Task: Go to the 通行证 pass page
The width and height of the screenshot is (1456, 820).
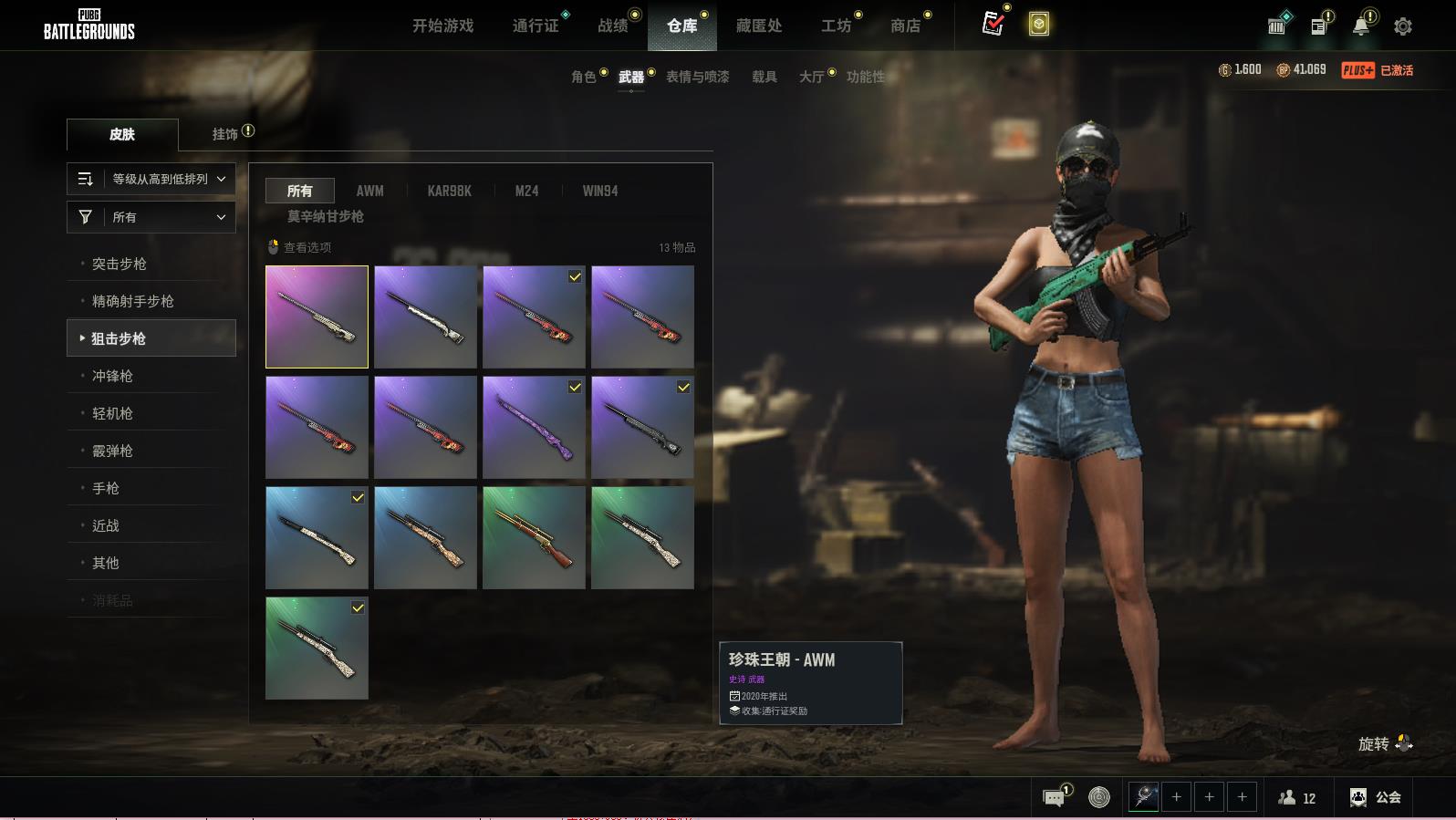Action: click(536, 26)
